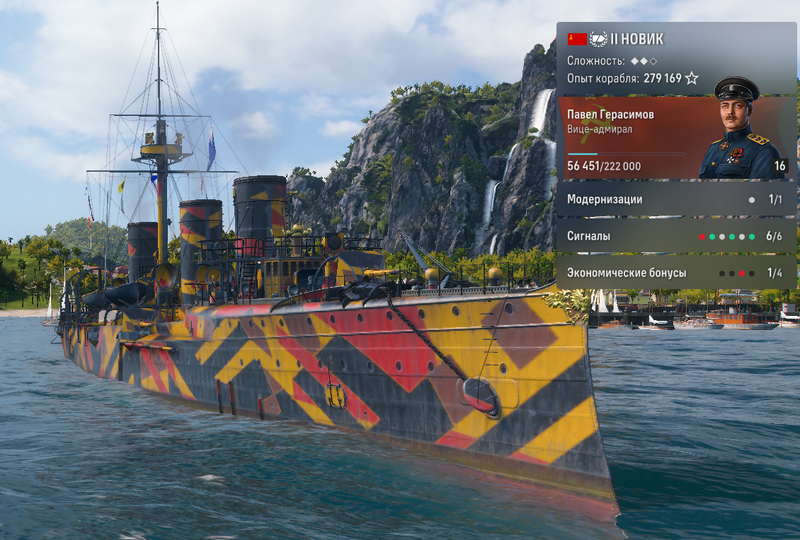Viewport: 800px width, 540px height.
Task: Open the Сигналы section
Action: tap(675, 236)
